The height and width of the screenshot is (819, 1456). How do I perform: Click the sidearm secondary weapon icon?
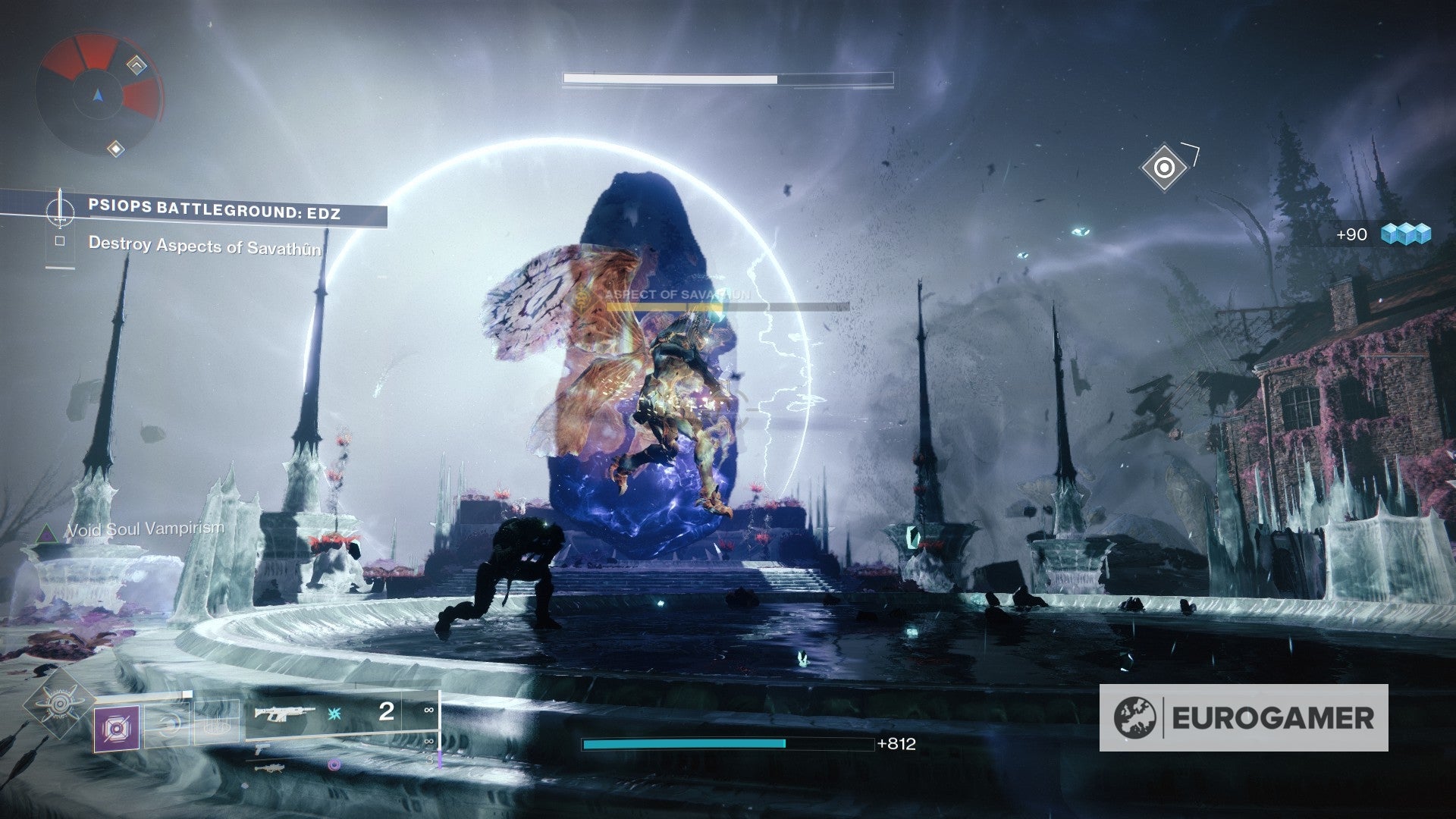click(261, 750)
